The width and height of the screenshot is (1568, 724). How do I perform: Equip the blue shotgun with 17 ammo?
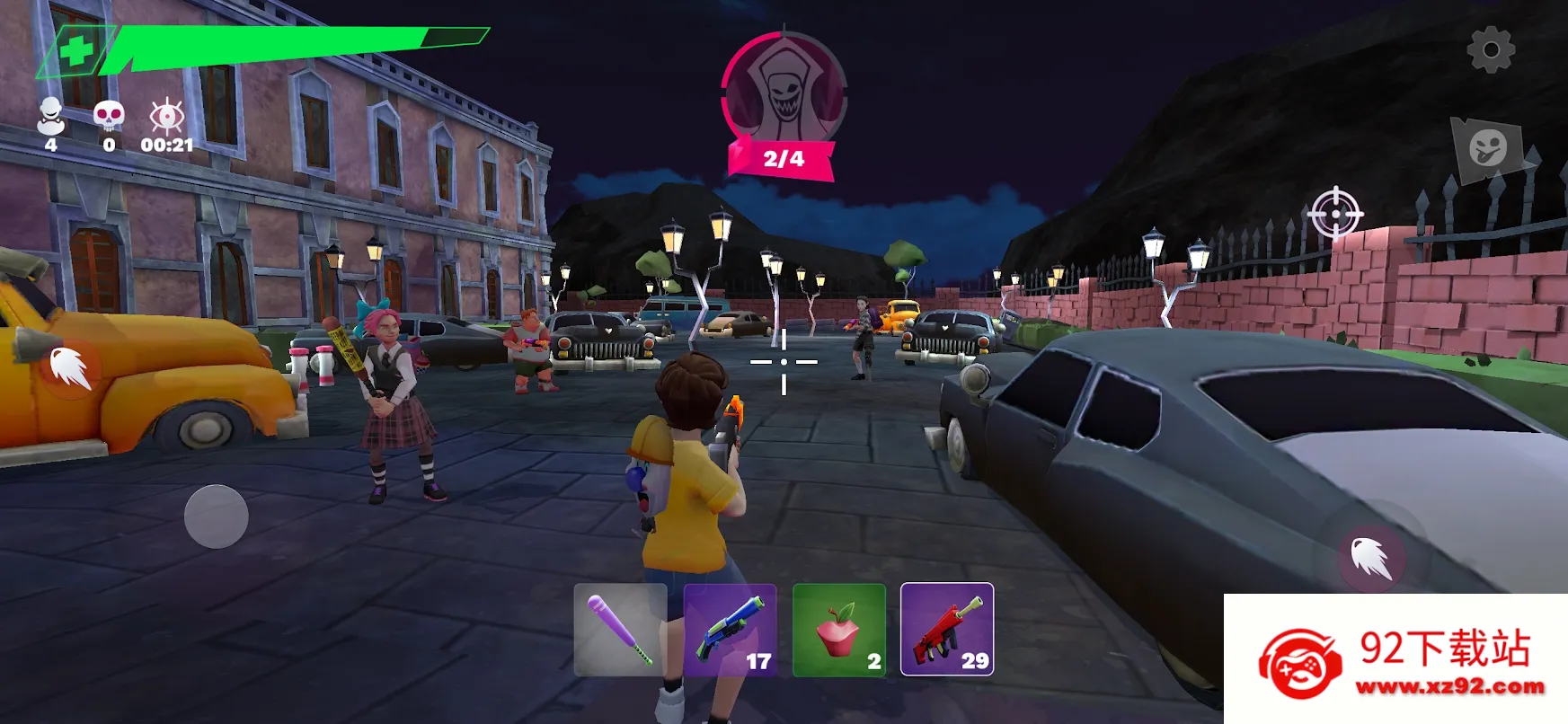(730, 630)
